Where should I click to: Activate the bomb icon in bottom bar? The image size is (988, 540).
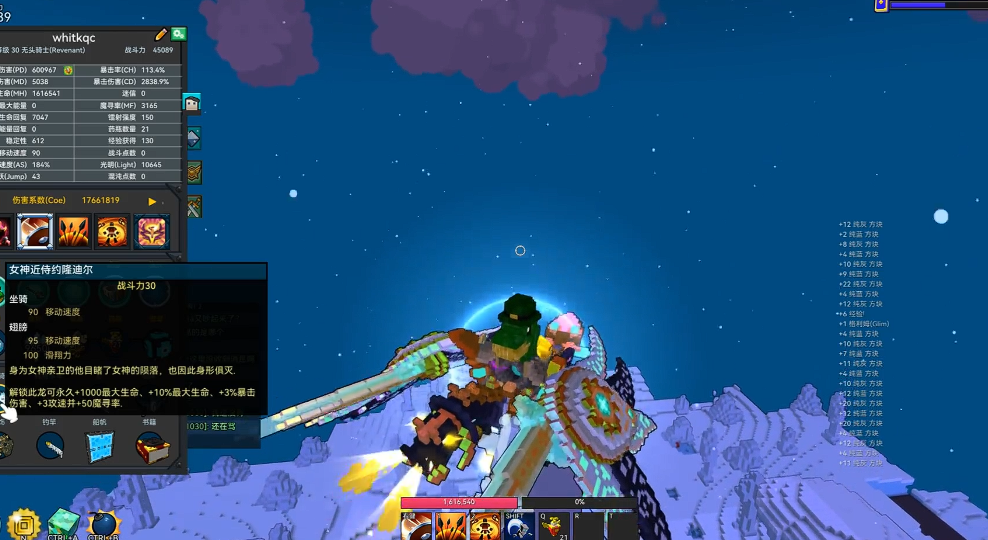pyautogui.click(x=103, y=524)
